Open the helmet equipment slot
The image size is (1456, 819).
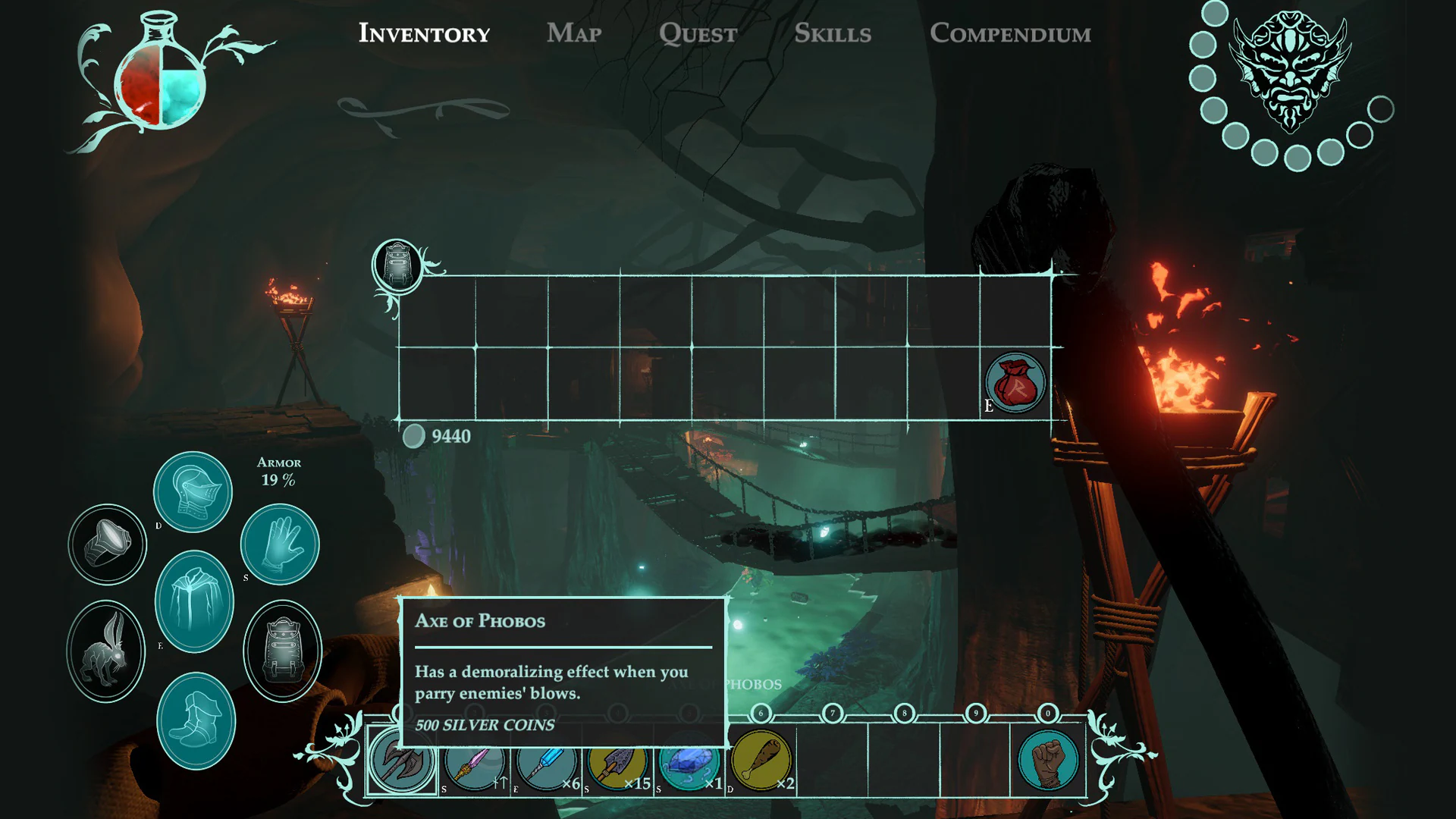coord(193,491)
